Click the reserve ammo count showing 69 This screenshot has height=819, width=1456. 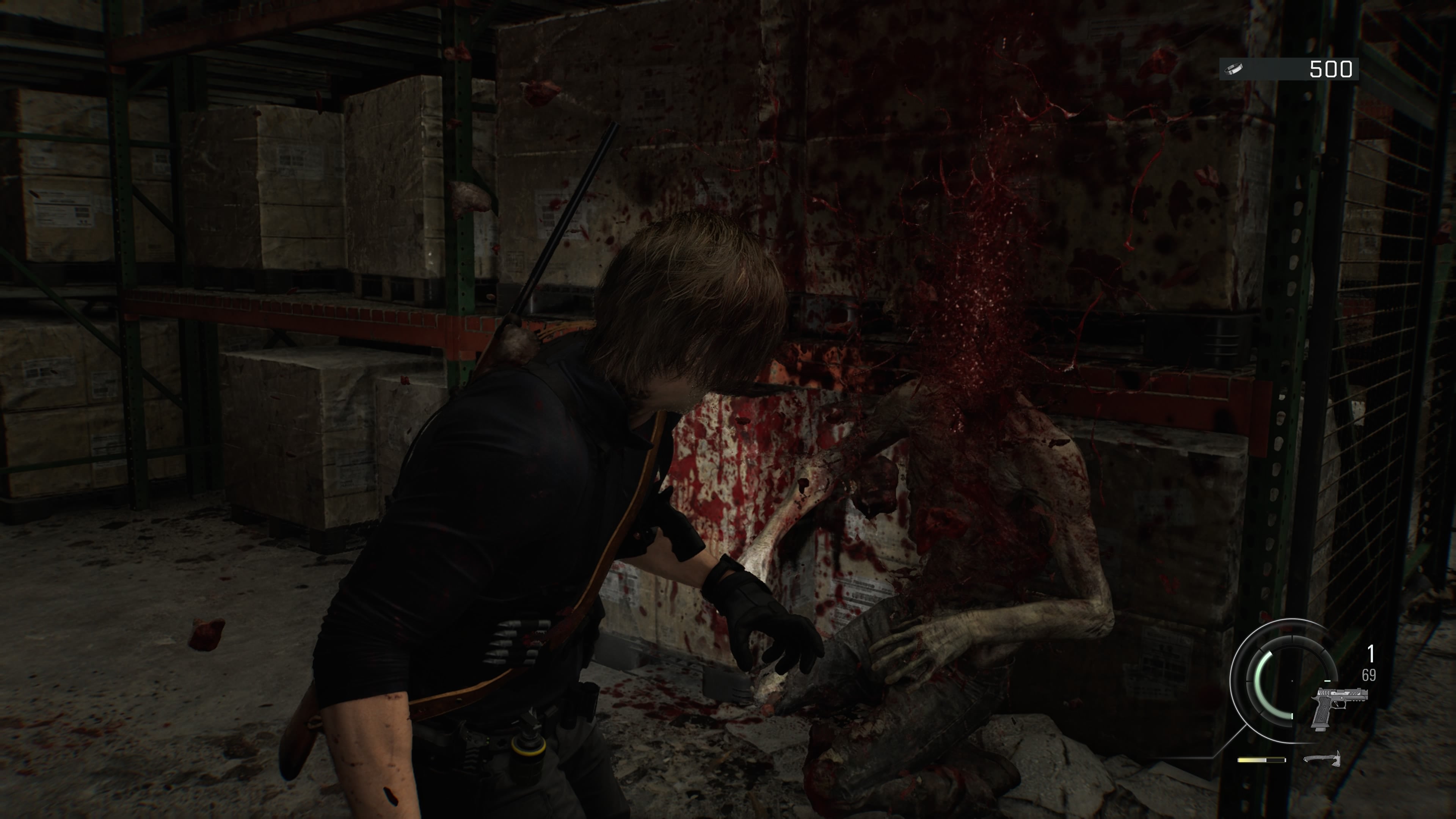tap(1369, 674)
